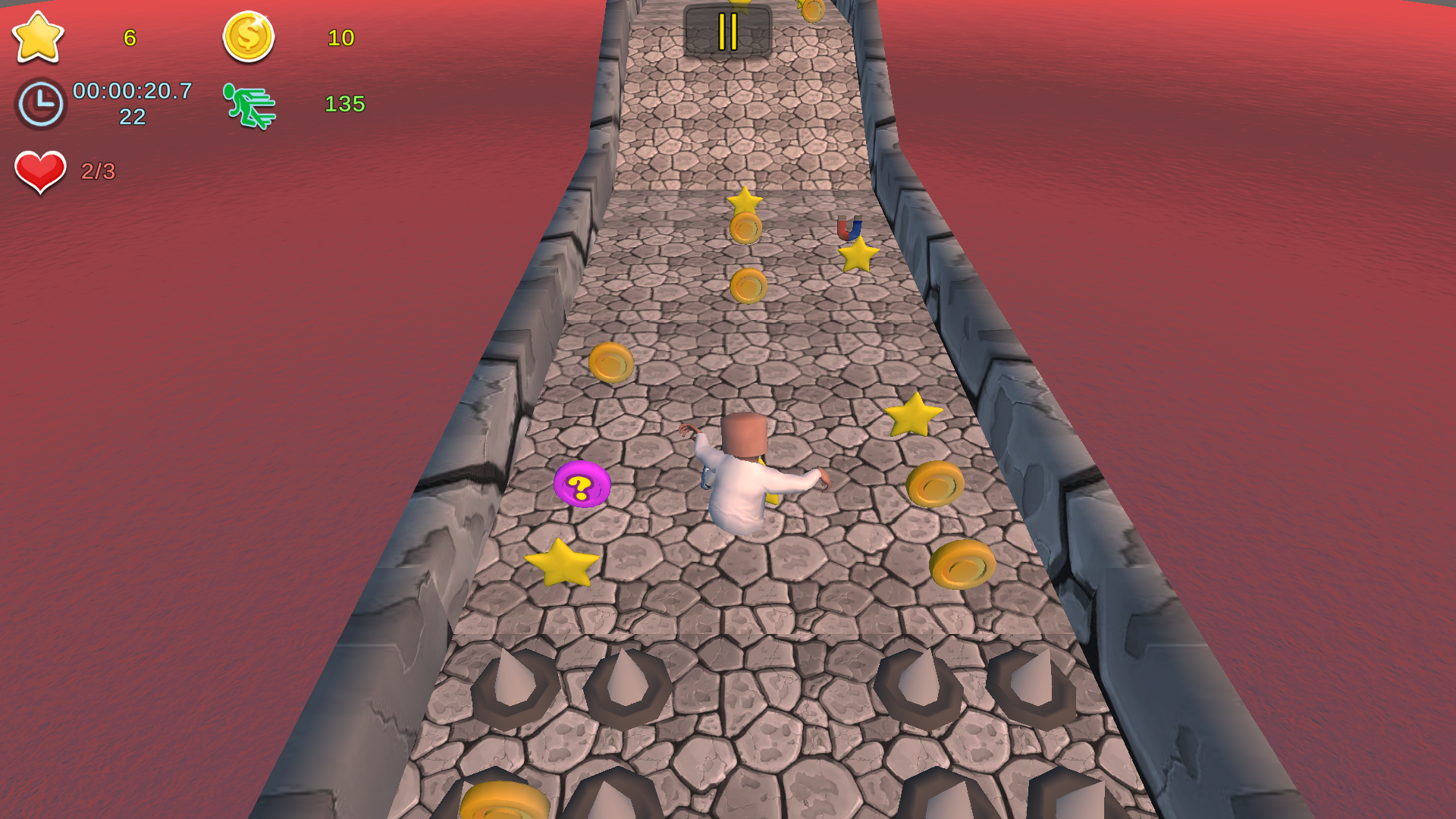This screenshot has height=819, width=1456.
Task: Collect the magnet power-up on the path
Action: click(848, 231)
